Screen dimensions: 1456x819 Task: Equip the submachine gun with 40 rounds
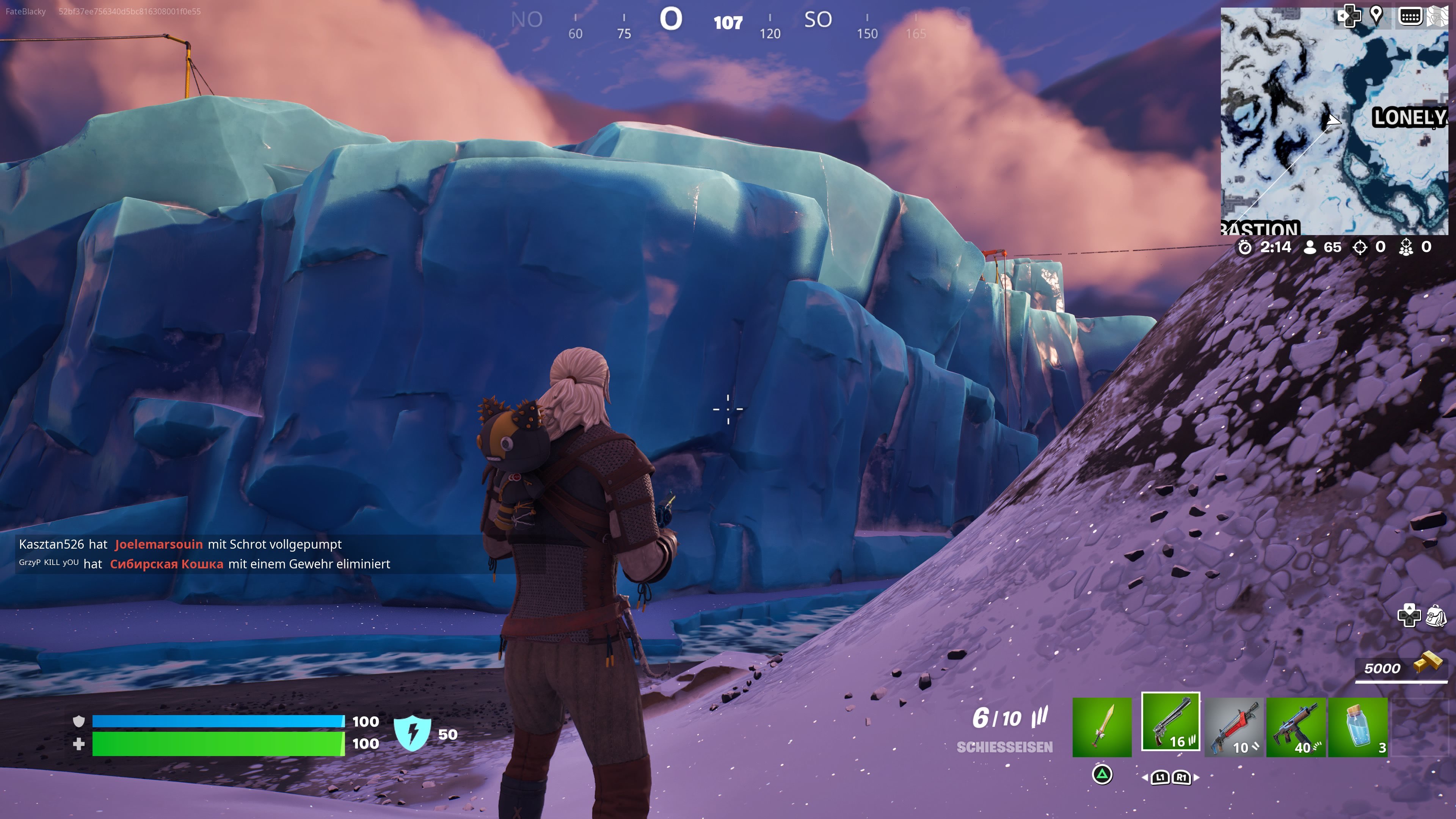(1296, 727)
